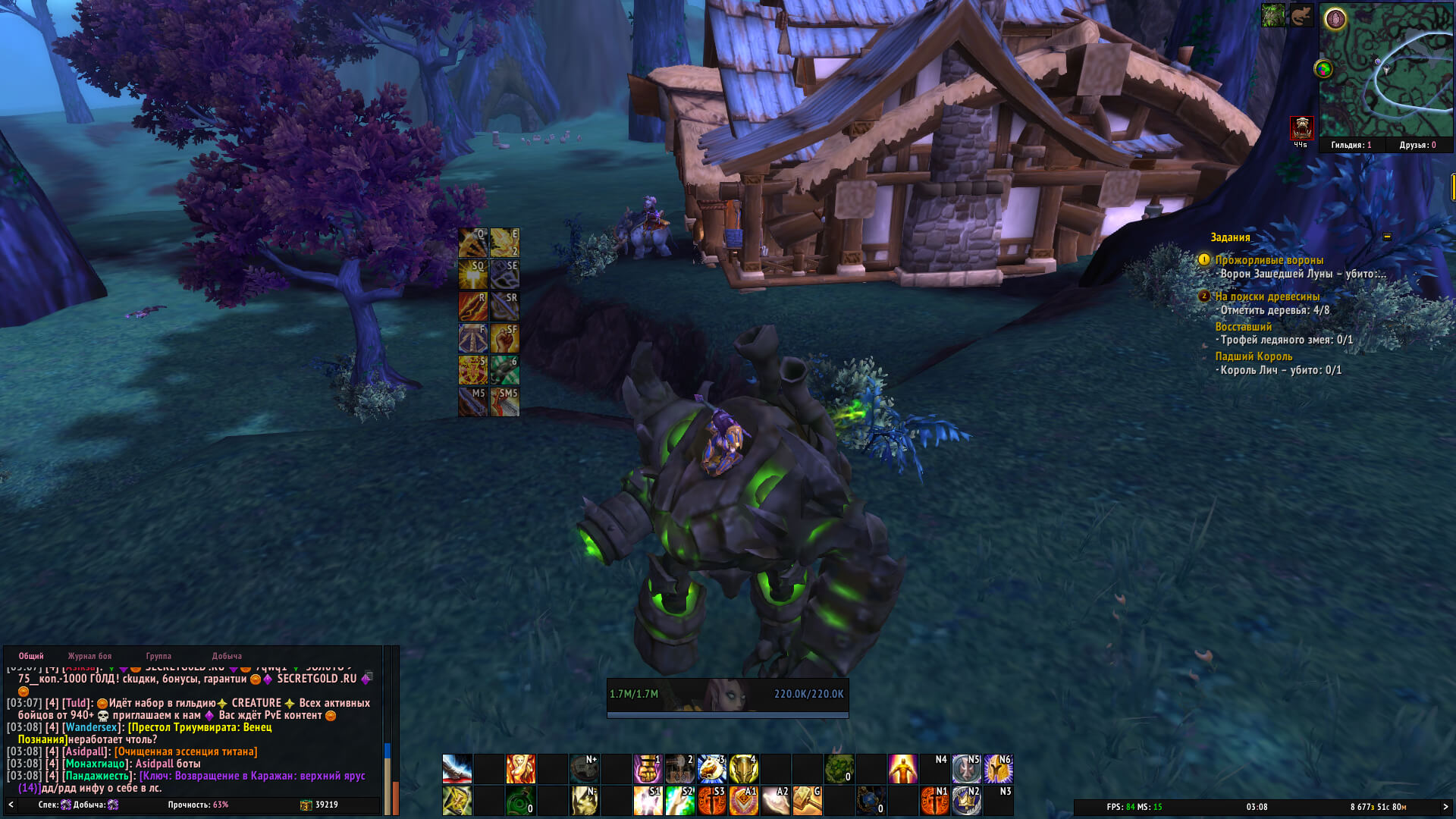Select the Падший Король quest entry
1456x819 pixels.
(1254, 356)
